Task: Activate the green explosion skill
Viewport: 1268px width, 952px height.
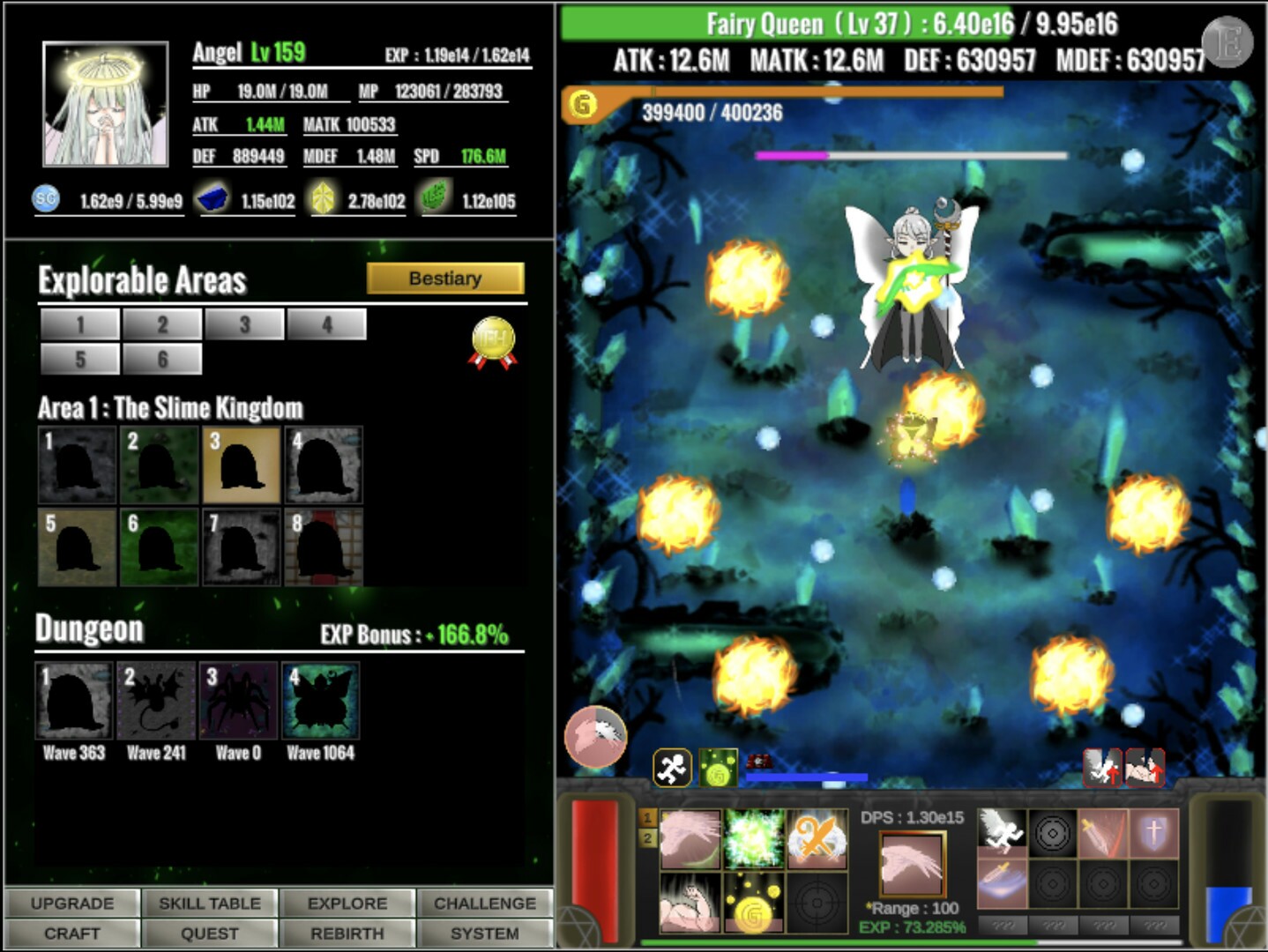Action: pyautogui.click(x=753, y=839)
